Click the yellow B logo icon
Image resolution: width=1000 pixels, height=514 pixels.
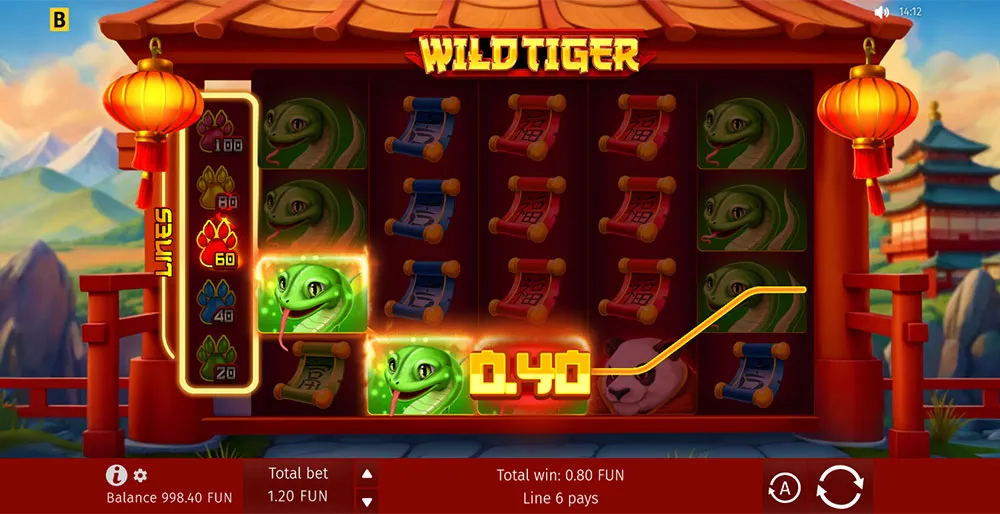58,17
